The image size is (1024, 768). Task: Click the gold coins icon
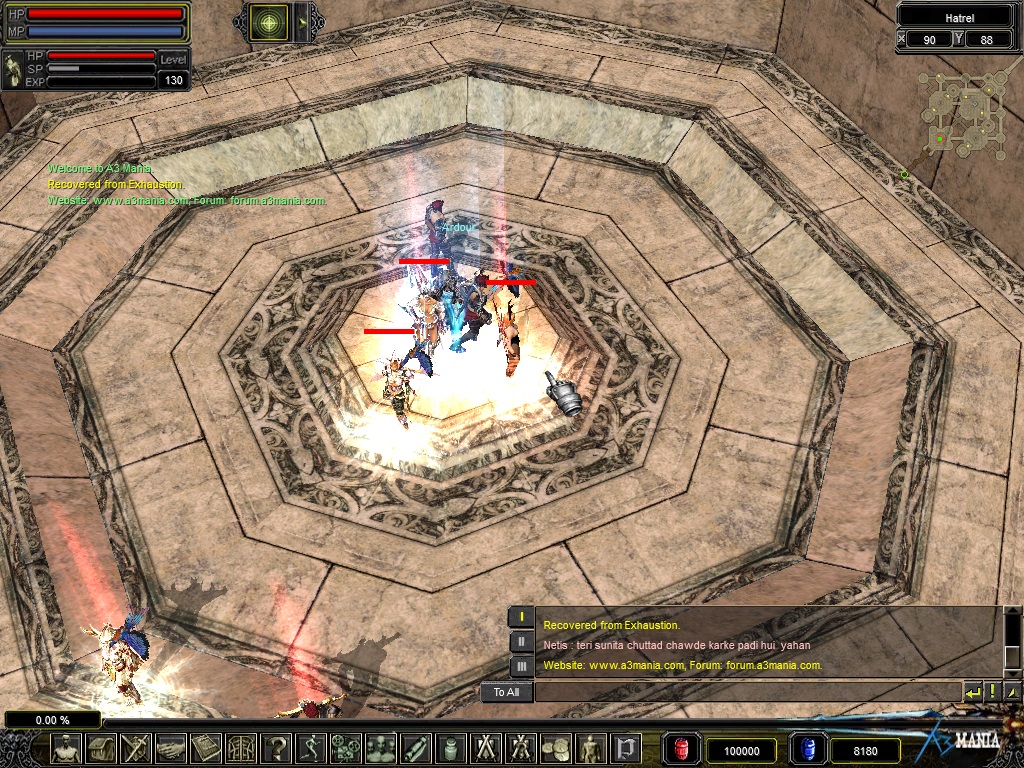pos(556,748)
